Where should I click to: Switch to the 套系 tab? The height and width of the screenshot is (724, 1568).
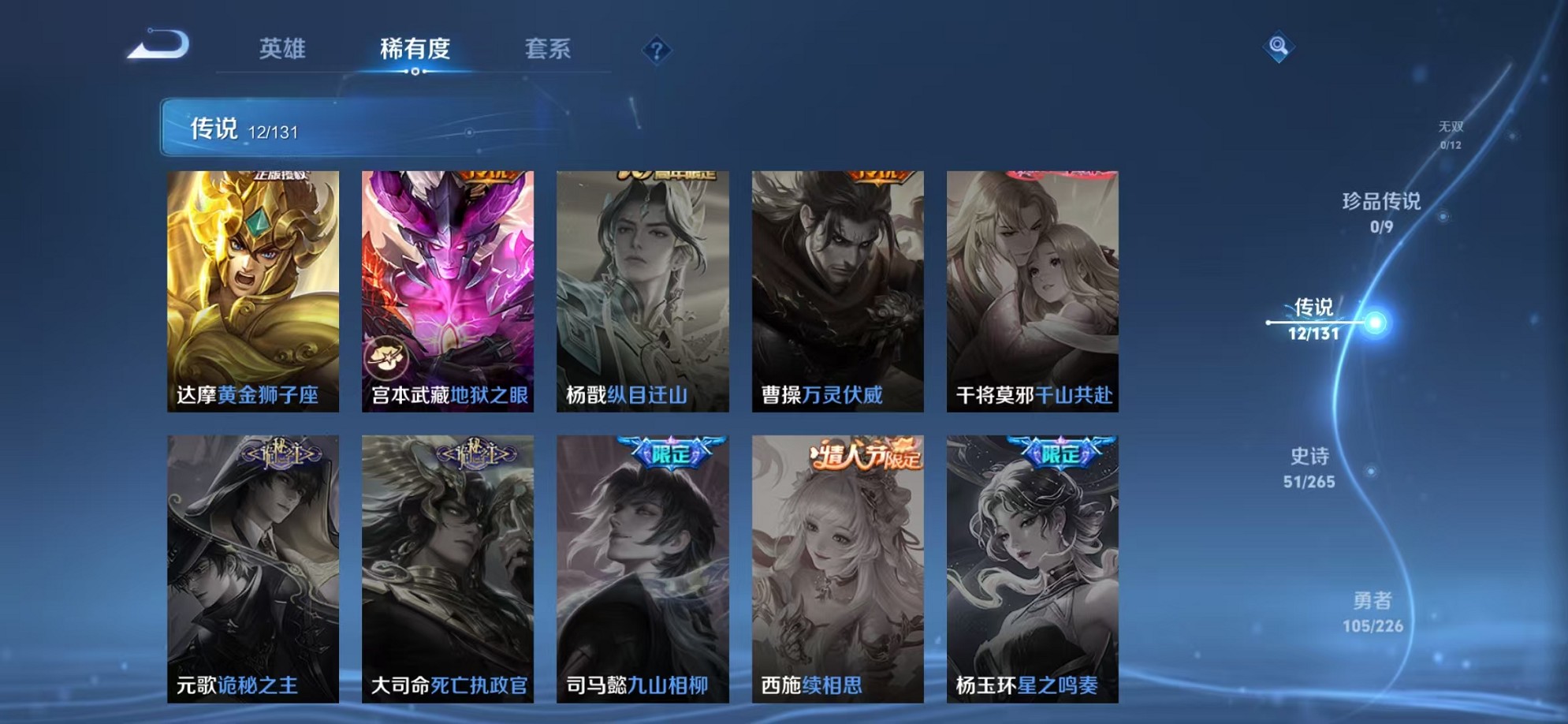click(x=549, y=49)
